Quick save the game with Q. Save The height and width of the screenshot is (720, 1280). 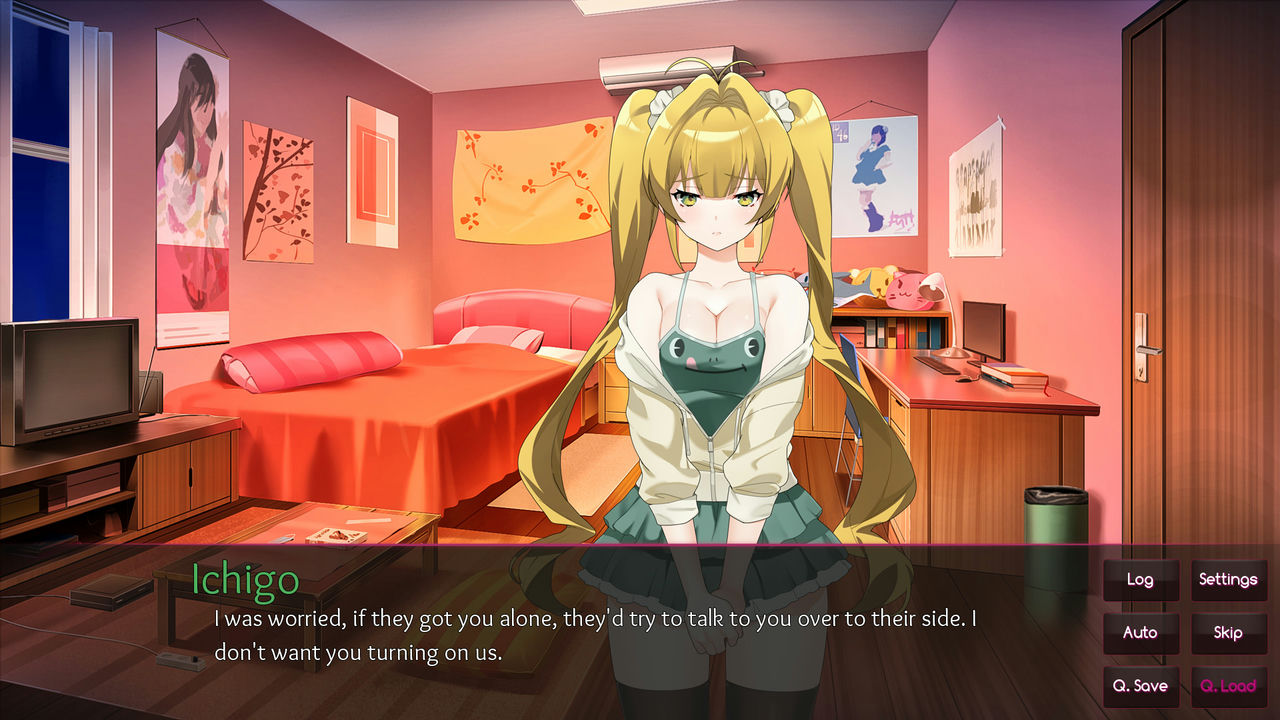1141,687
